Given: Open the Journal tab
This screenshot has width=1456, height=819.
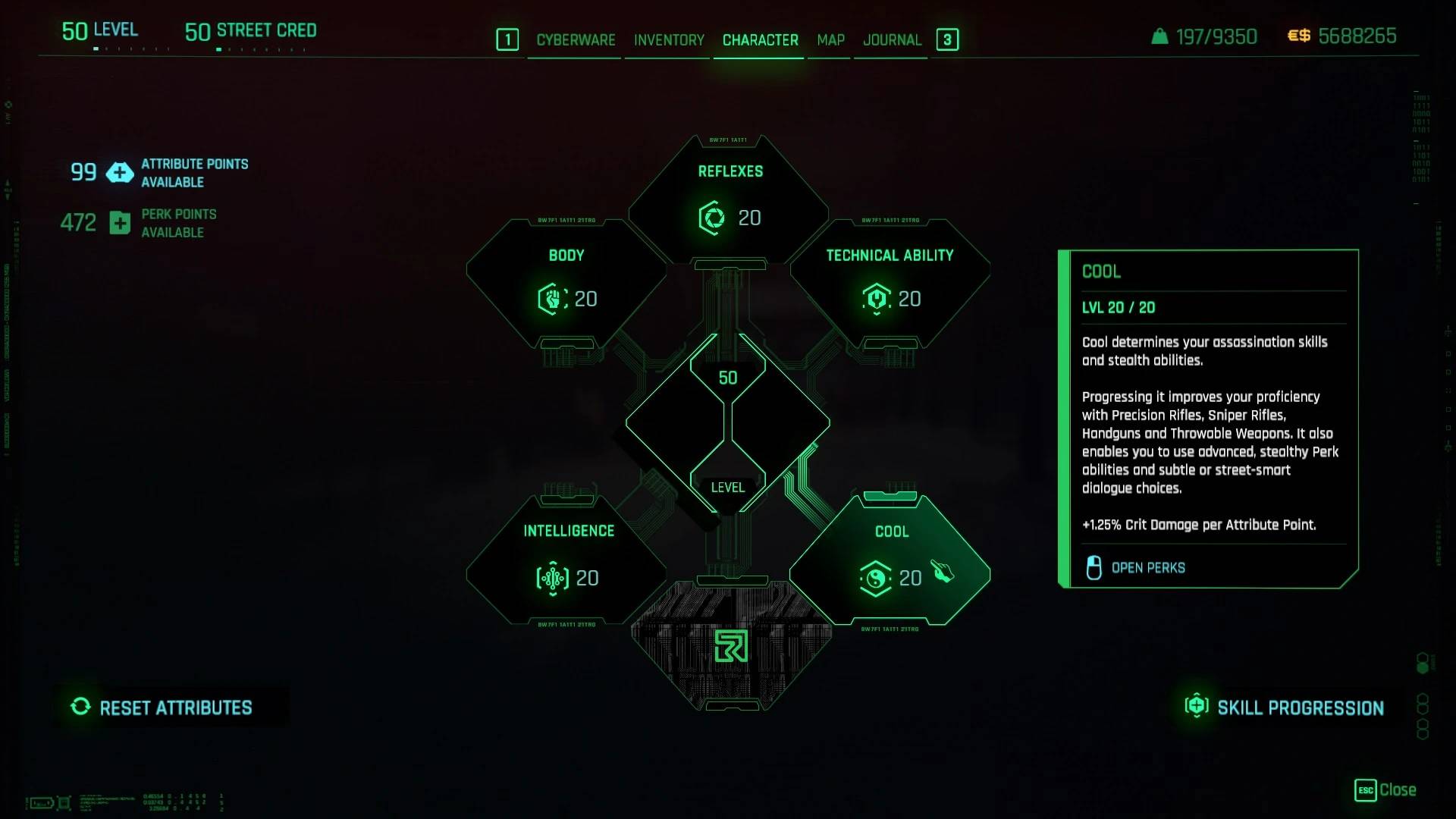Looking at the screenshot, I should click(x=892, y=40).
